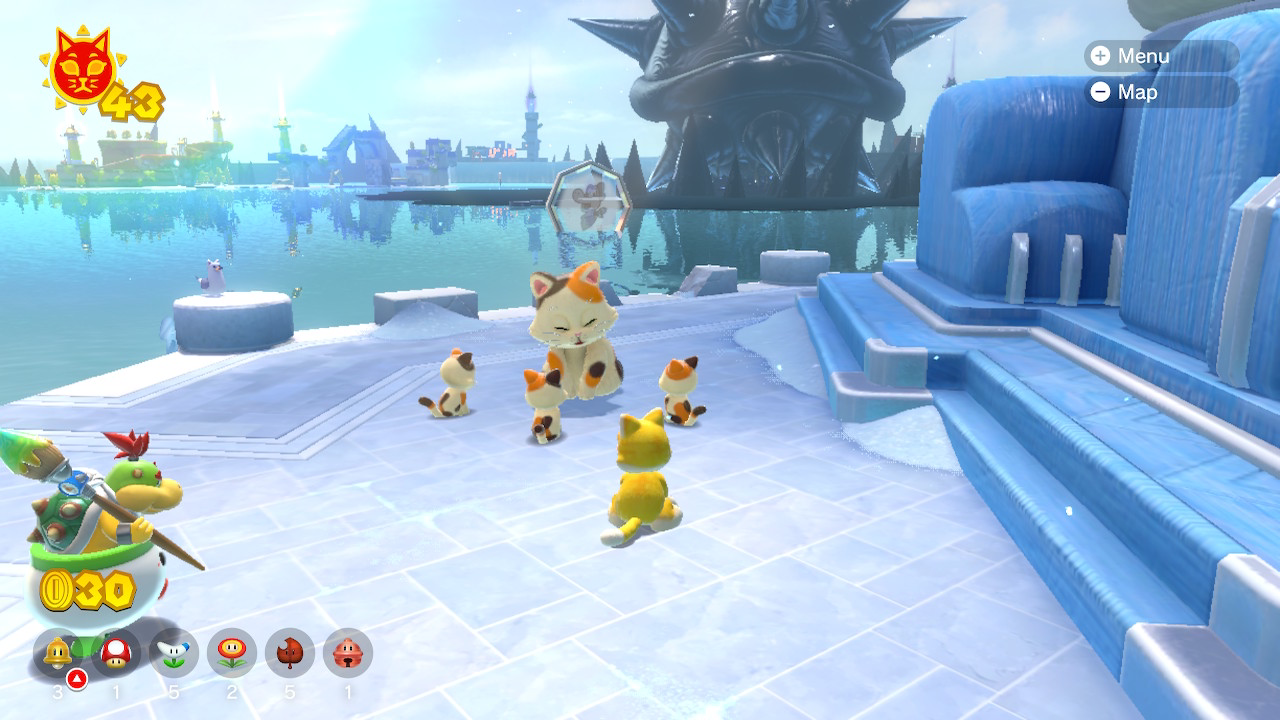Choose the Boomerang Flower item
Viewport: 1280px width, 720px height.
(x=174, y=654)
